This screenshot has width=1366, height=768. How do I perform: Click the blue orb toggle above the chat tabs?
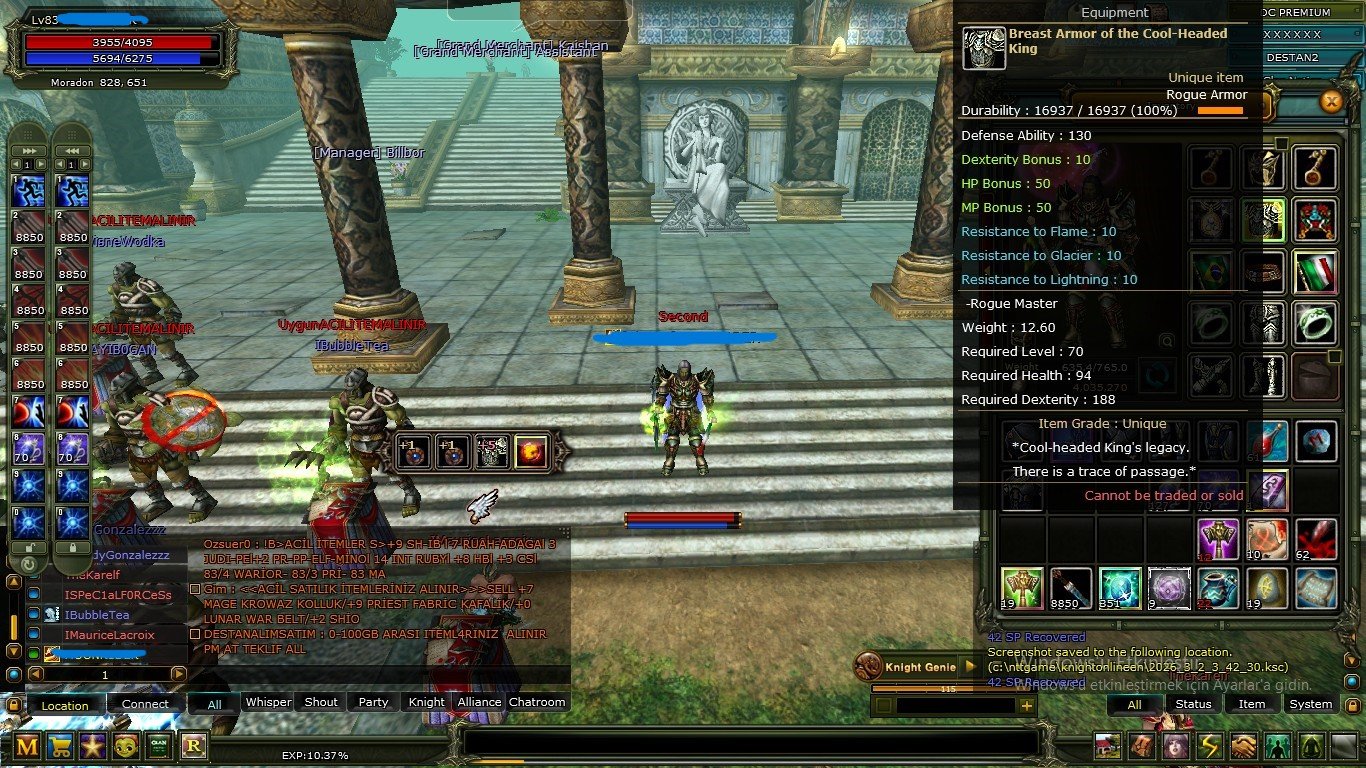[x=13, y=674]
